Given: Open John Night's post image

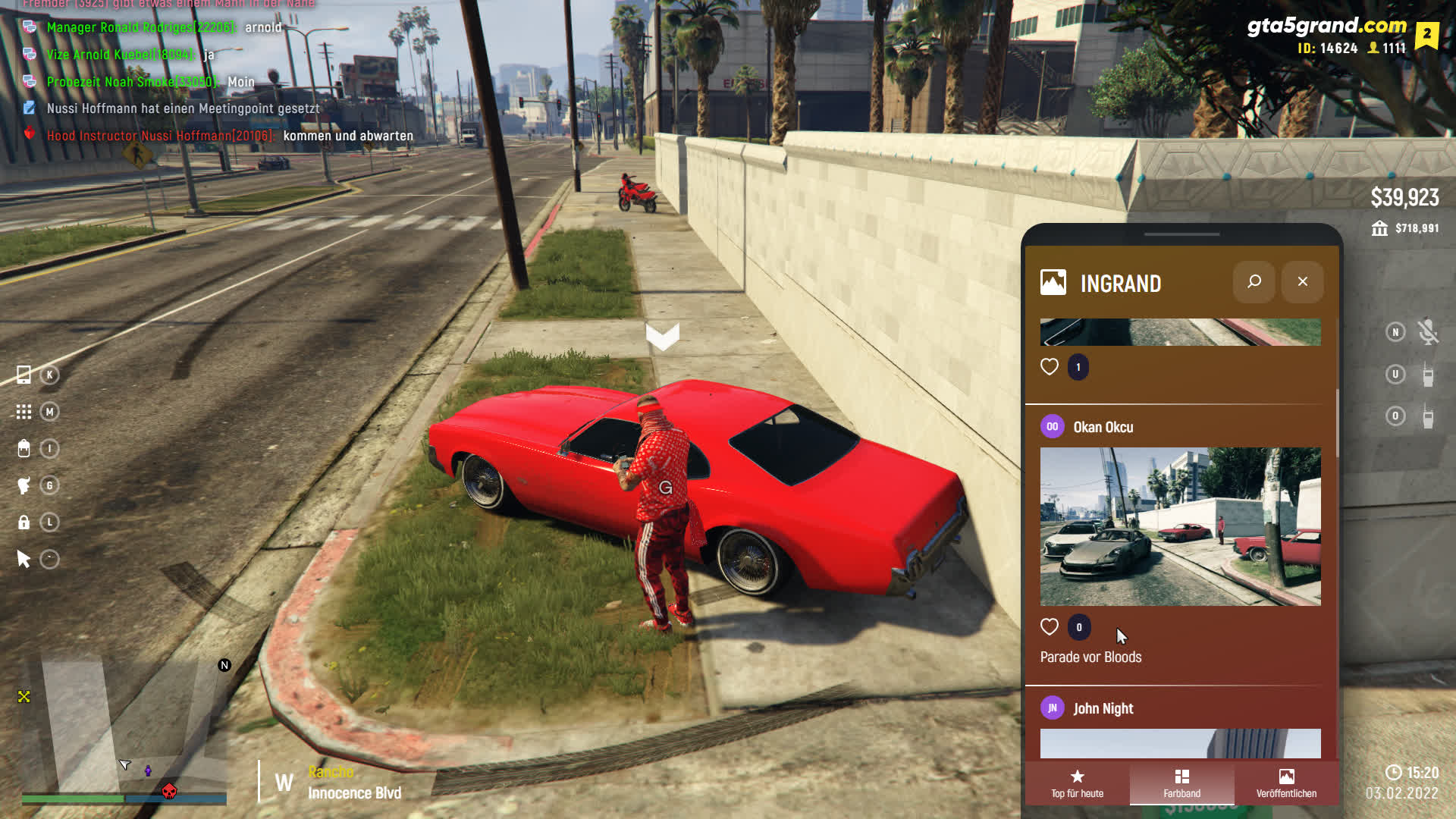Looking at the screenshot, I should (1180, 743).
